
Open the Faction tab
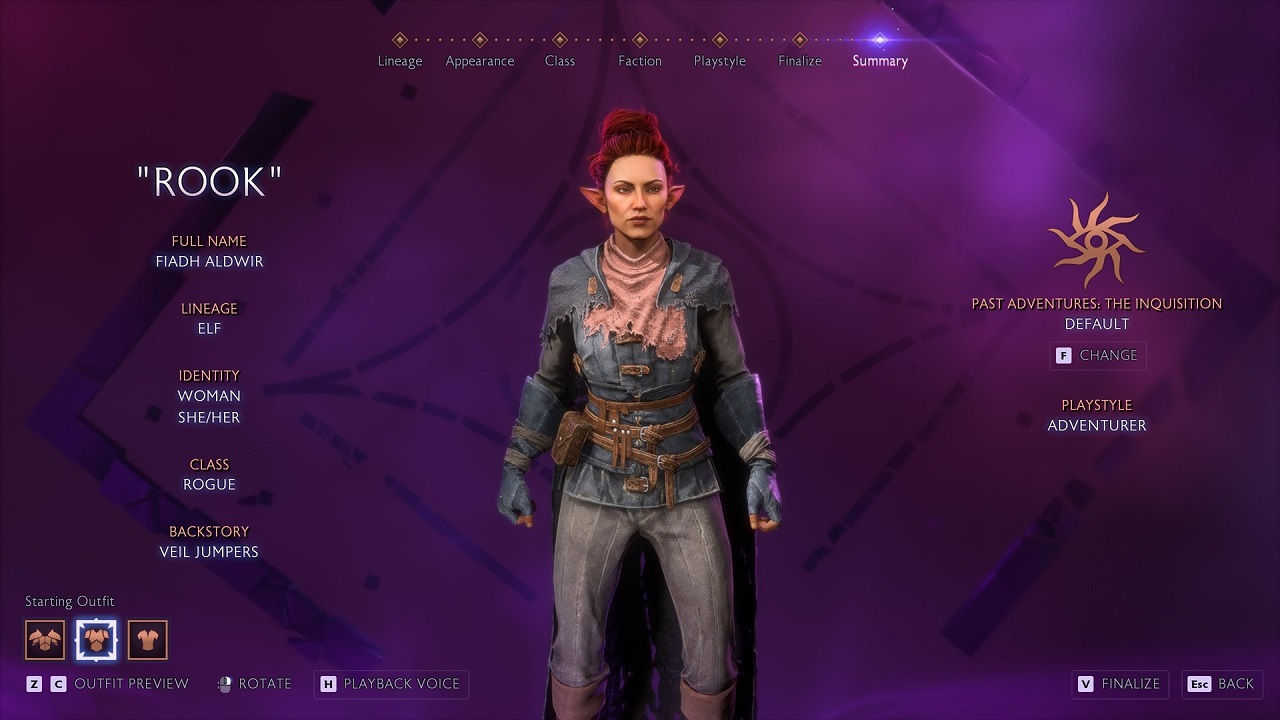tap(640, 61)
